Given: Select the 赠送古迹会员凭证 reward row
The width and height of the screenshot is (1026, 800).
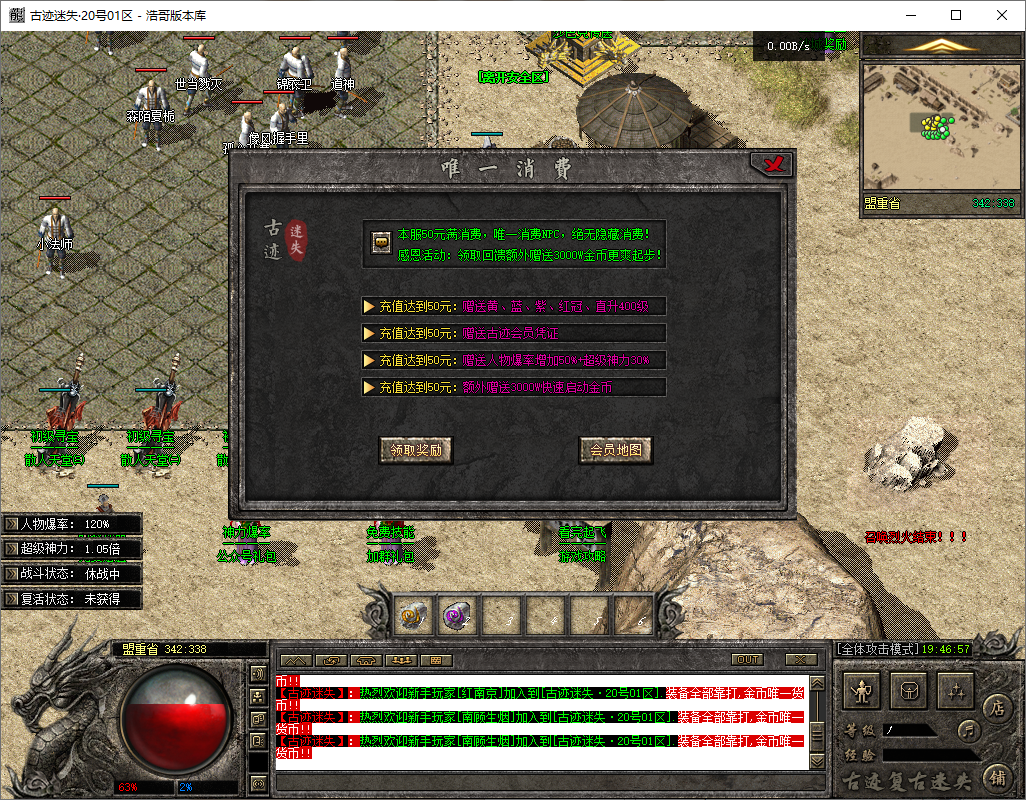Looking at the screenshot, I should (x=514, y=333).
